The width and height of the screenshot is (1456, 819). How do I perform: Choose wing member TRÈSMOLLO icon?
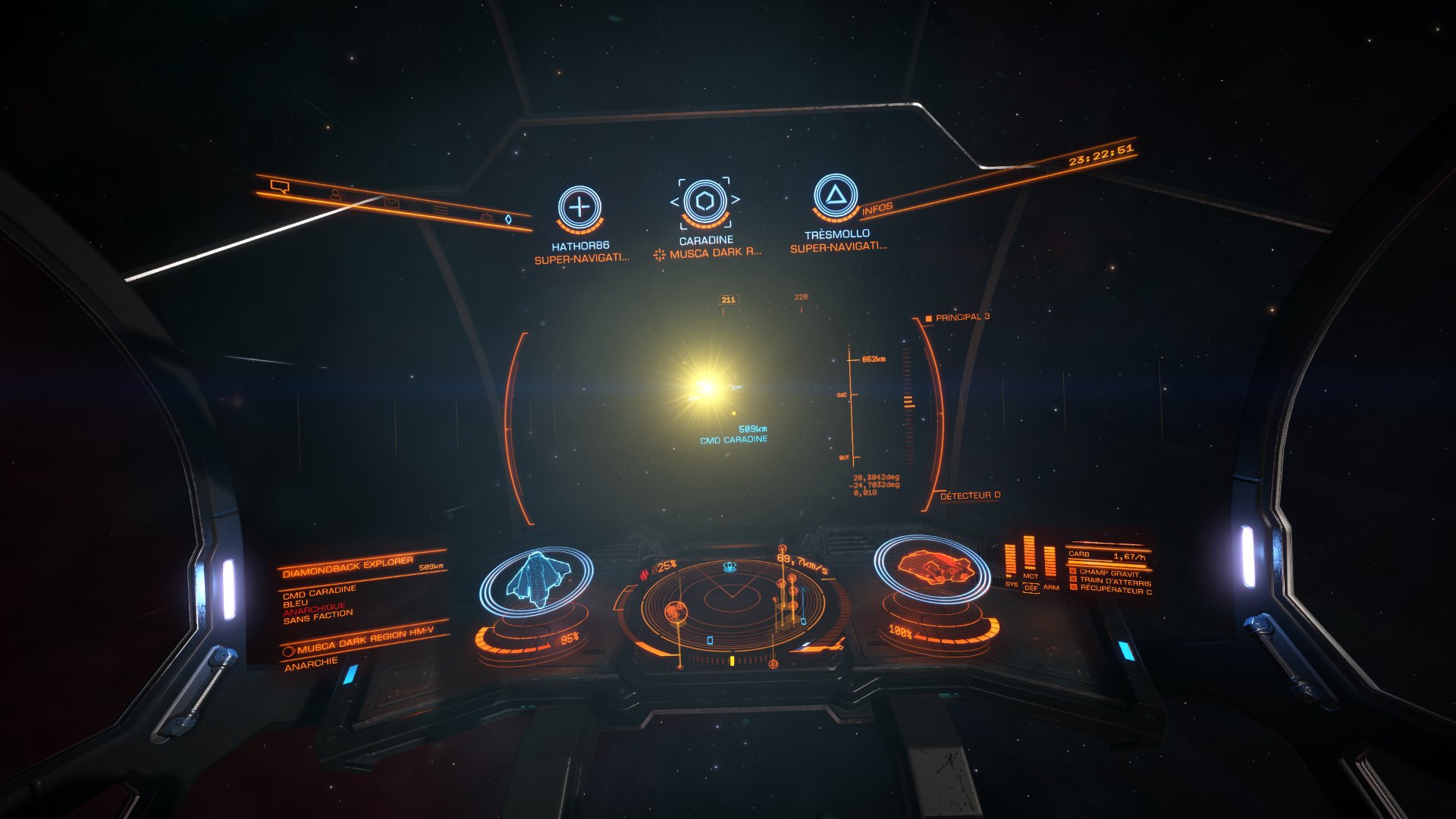point(835,196)
